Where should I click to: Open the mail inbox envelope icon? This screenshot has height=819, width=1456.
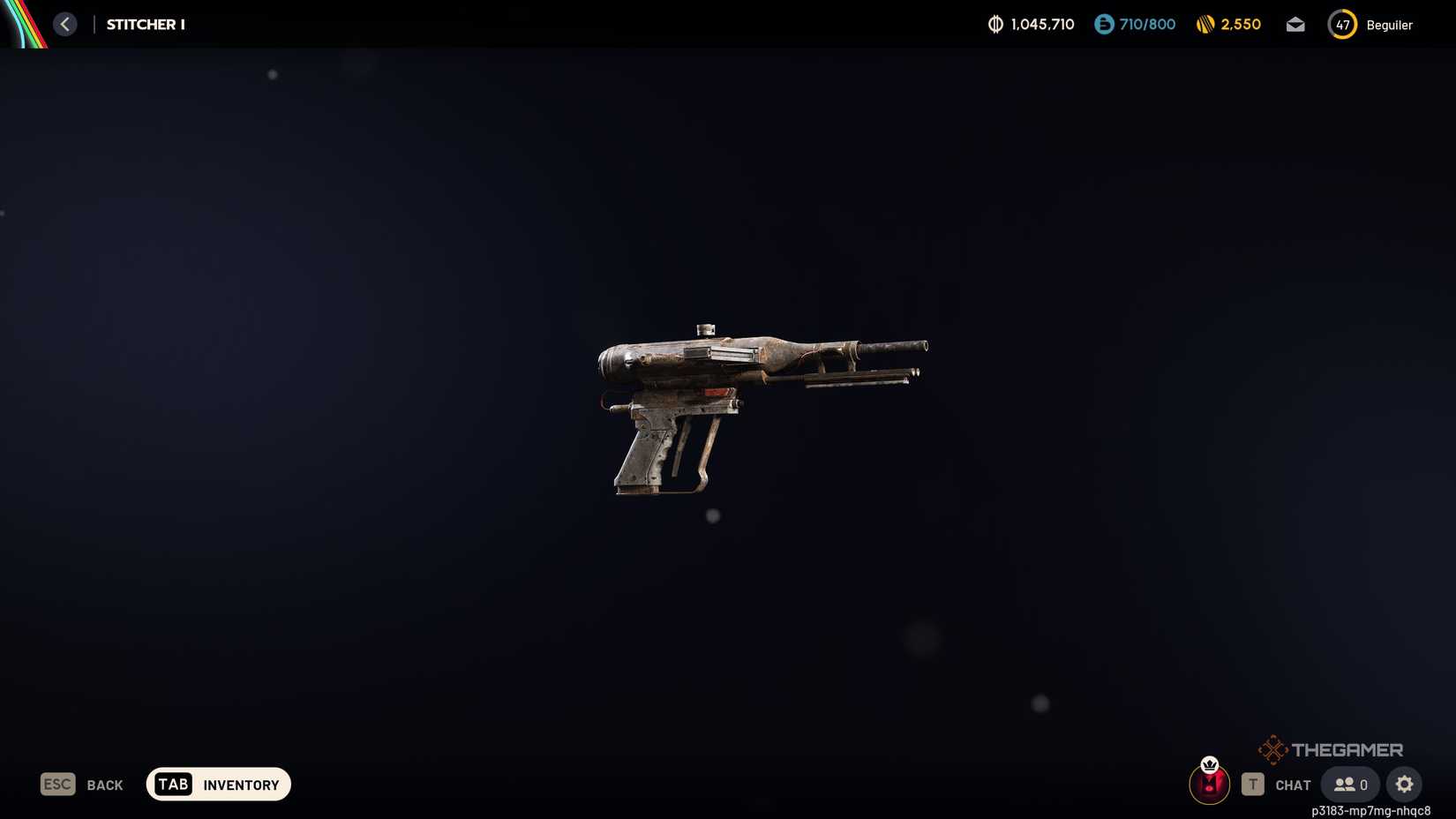[x=1295, y=24]
